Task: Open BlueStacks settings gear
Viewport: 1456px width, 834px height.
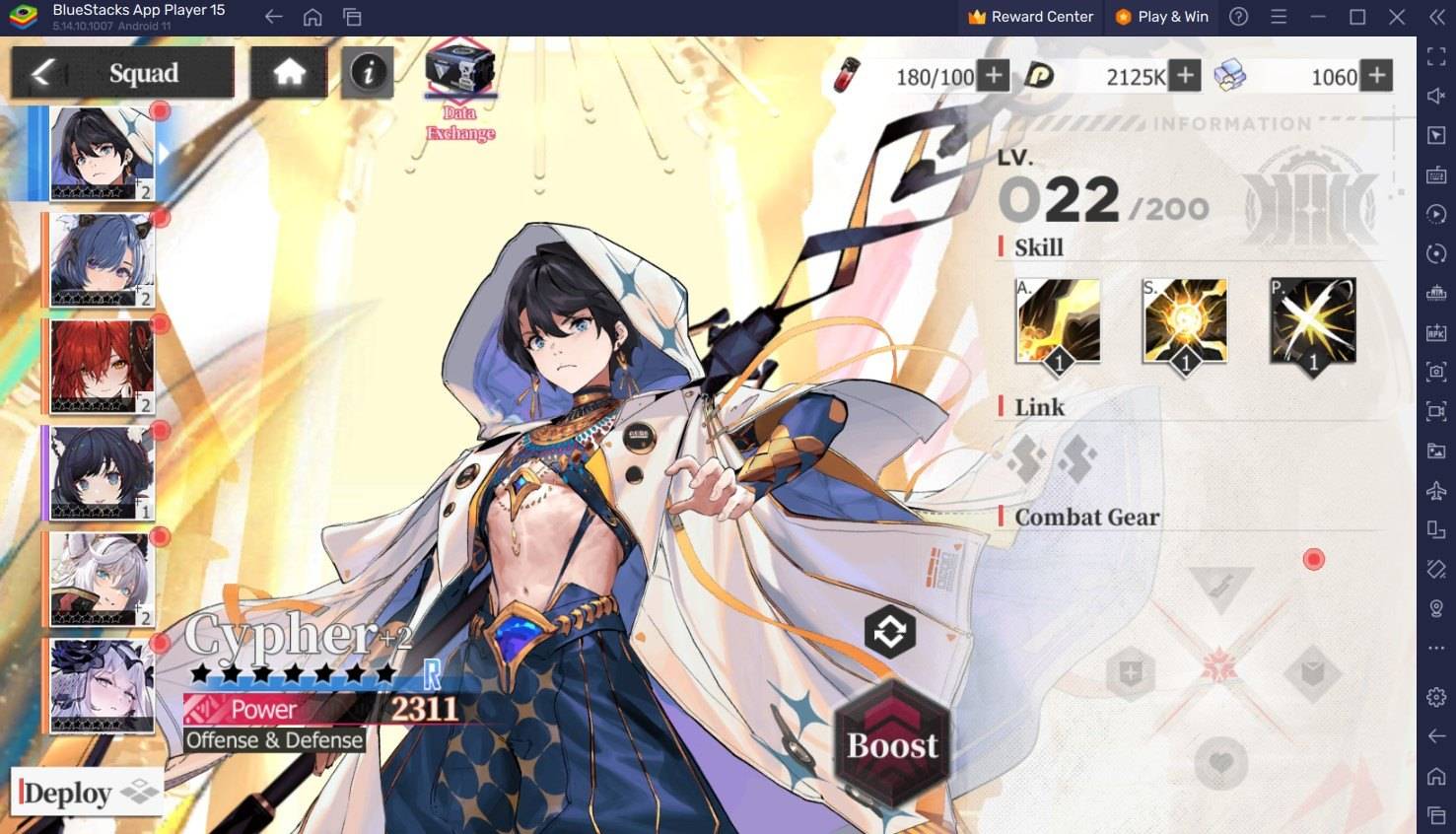Action: [x=1436, y=696]
